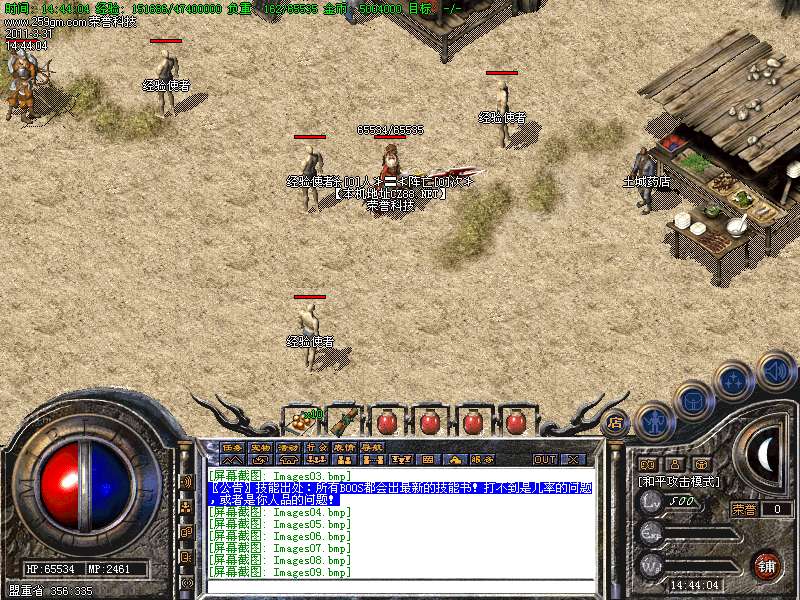This screenshot has width=800, height=600.
Task: Click the OUT logout button
Action: [544, 459]
